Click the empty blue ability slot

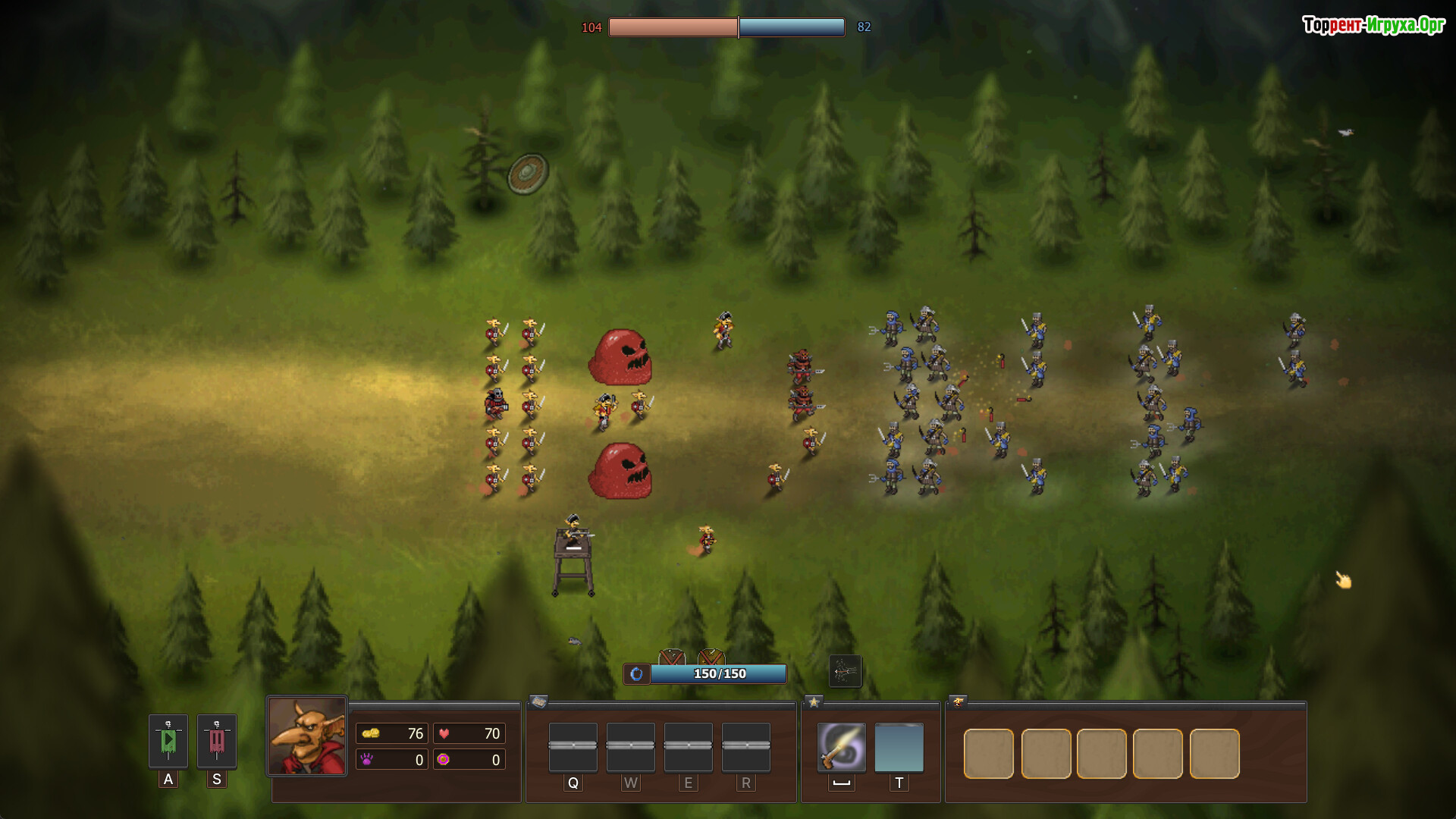899,747
